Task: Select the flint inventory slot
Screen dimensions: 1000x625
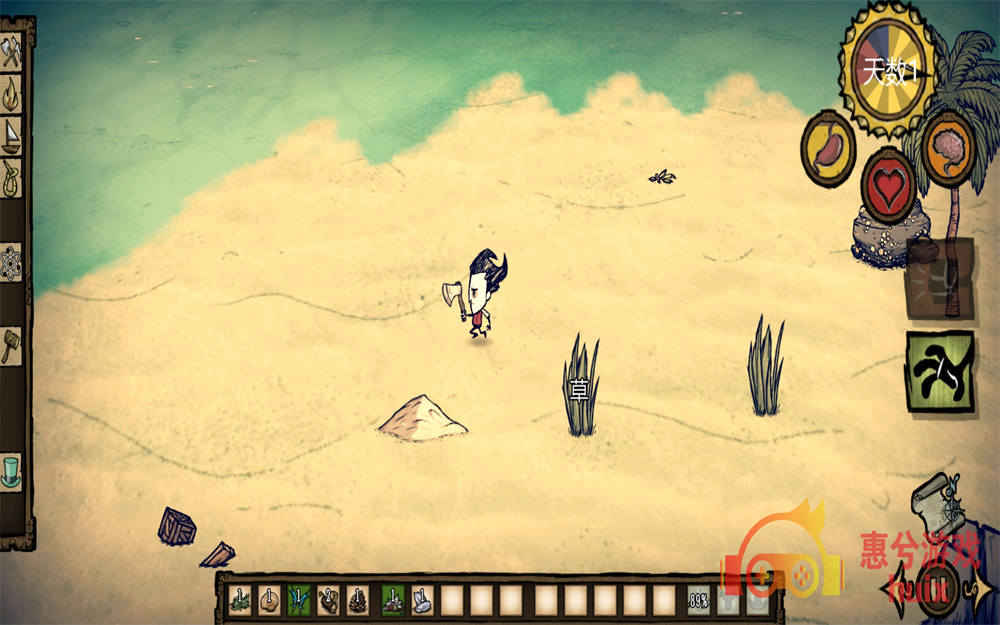Action: point(423,600)
